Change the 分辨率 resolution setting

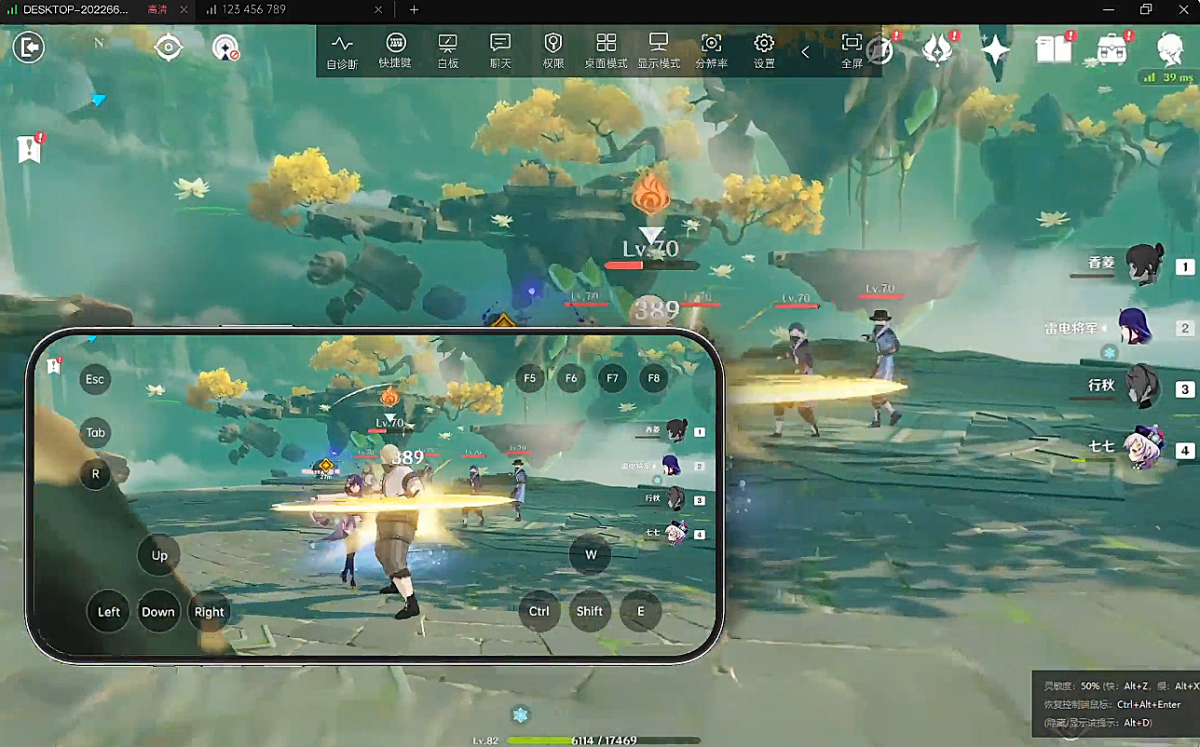pos(711,51)
